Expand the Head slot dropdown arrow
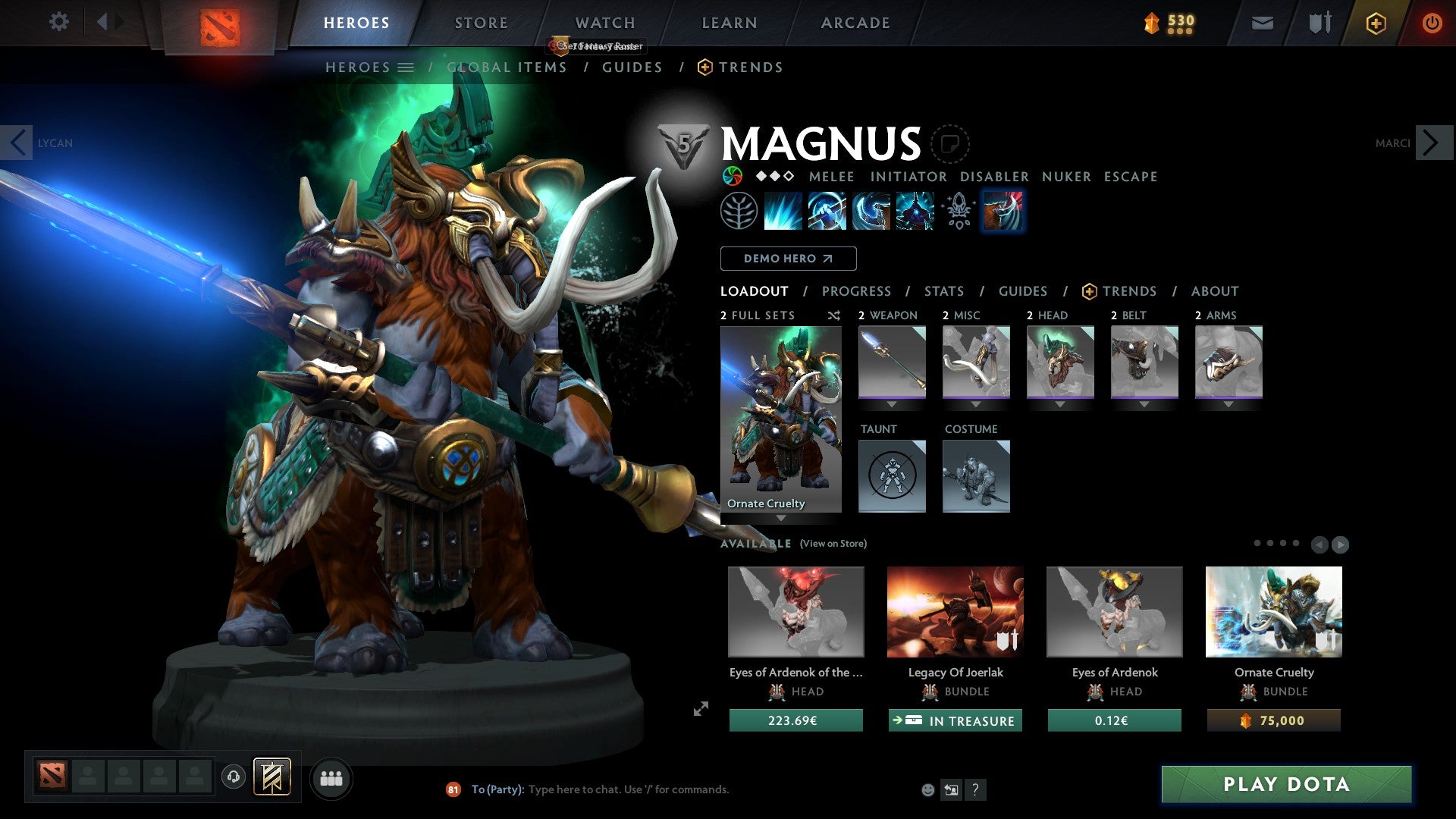The height and width of the screenshot is (819, 1456). pos(1059,404)
